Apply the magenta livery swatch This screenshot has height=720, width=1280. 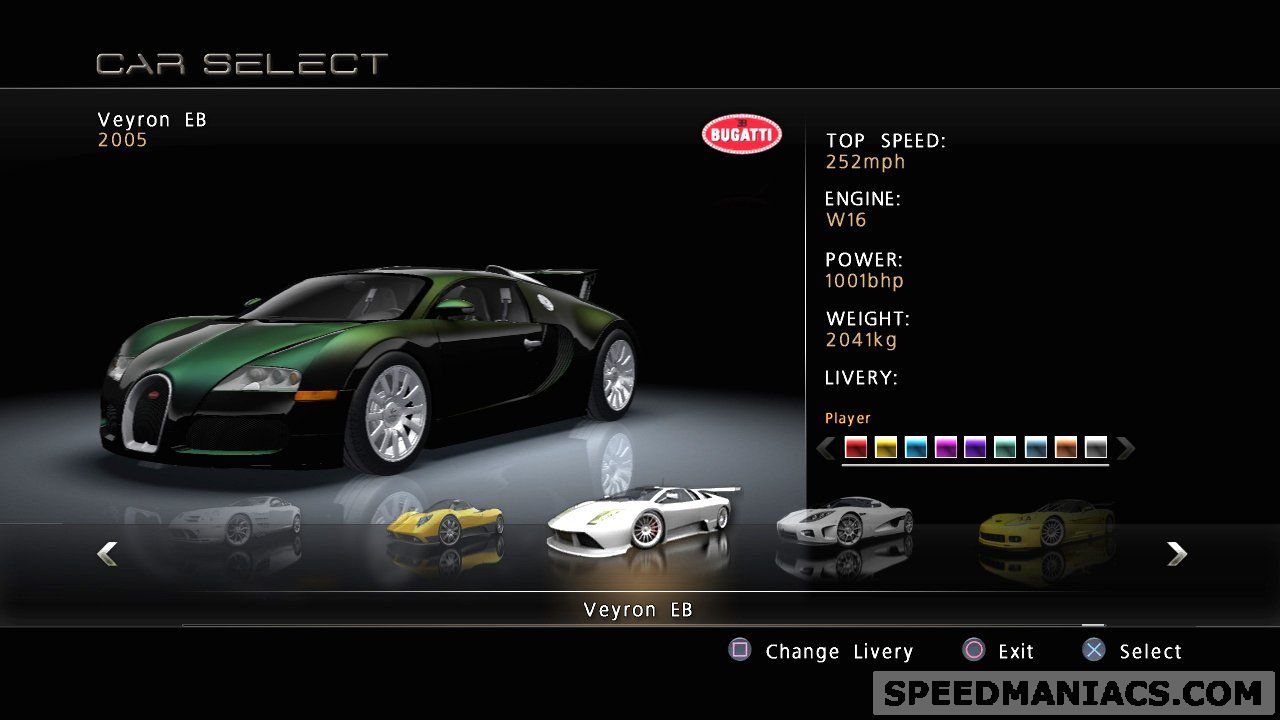pyautogui.click(x=946, y=448)
